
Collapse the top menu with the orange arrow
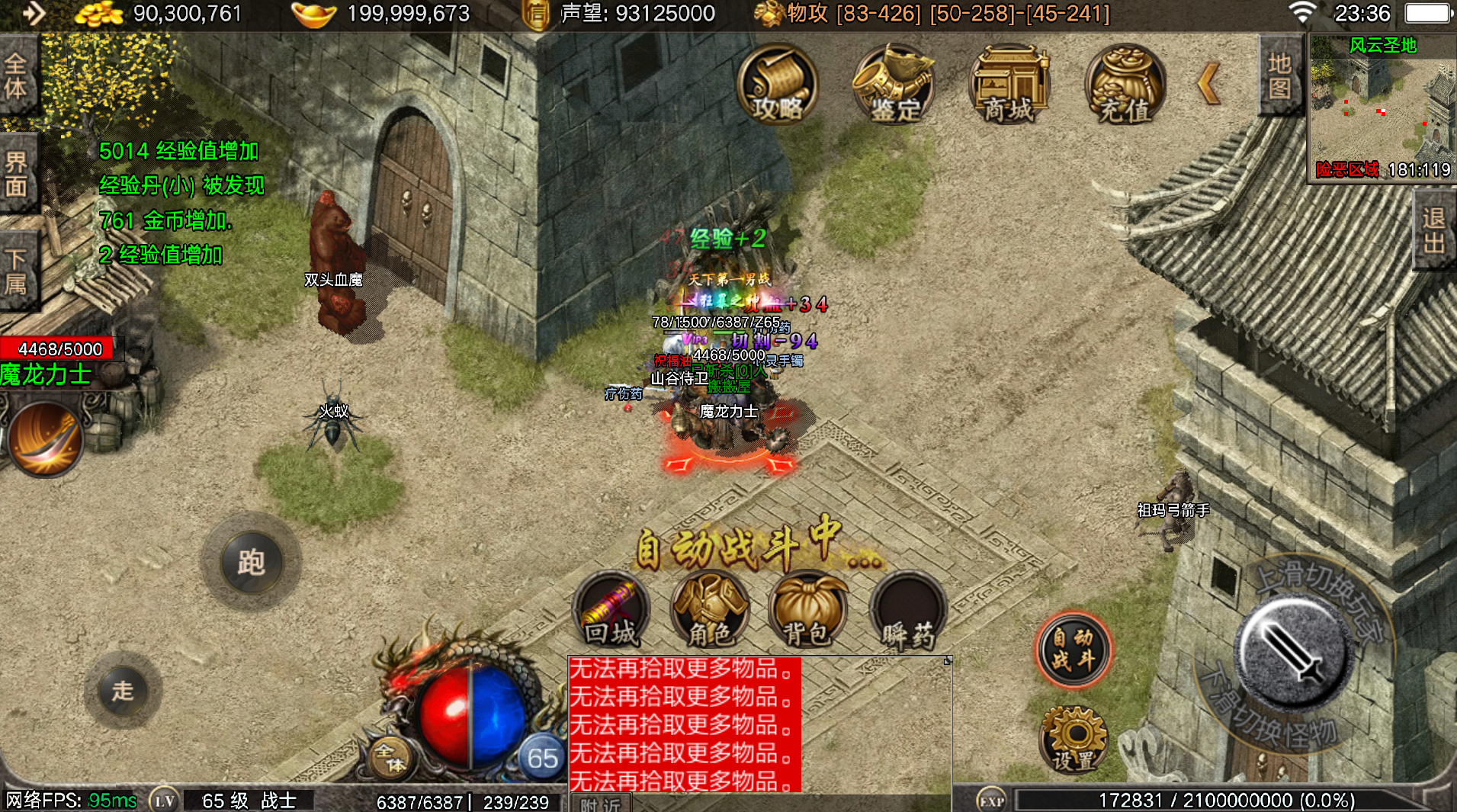(1208, 84)
